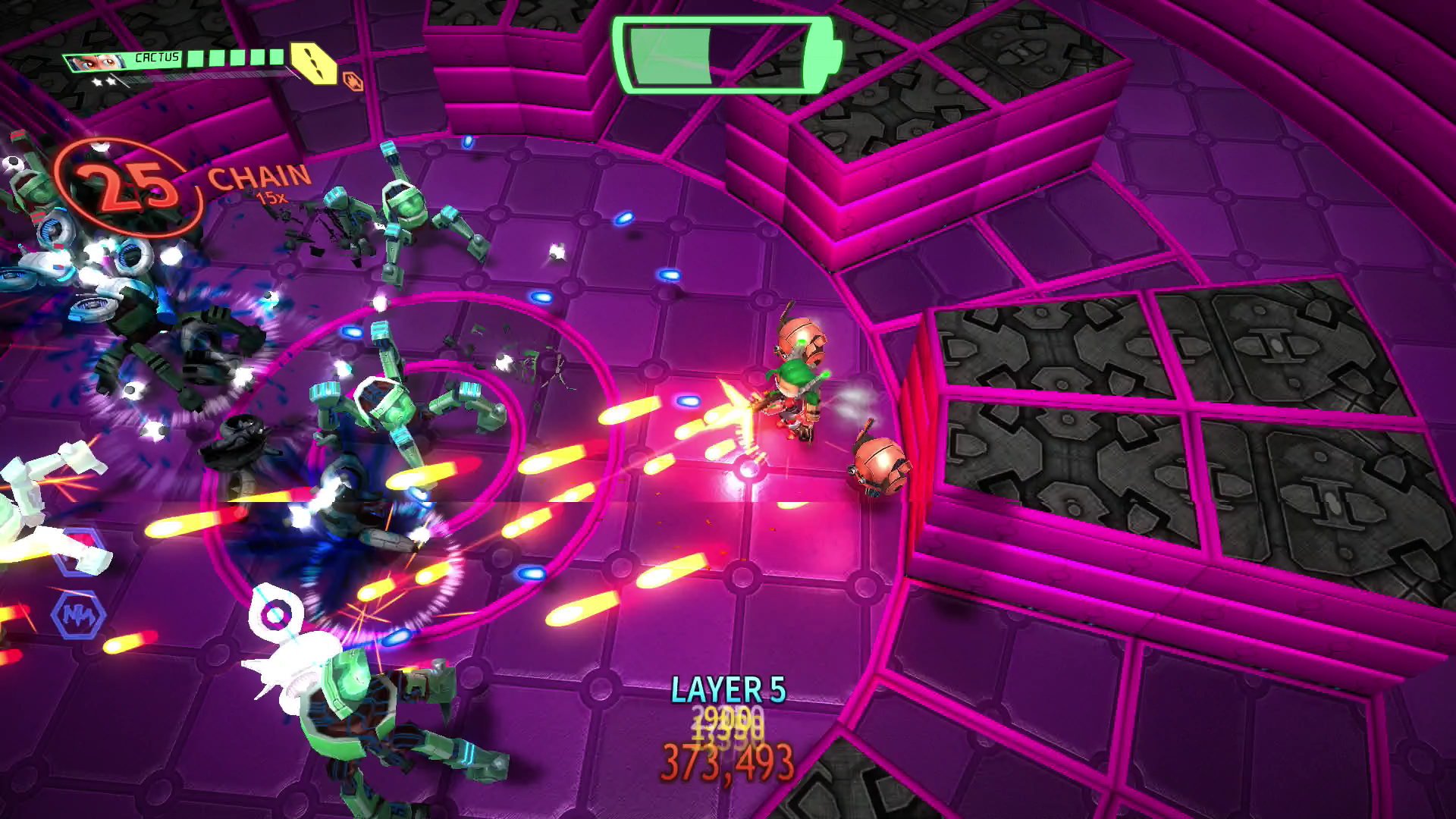The image size is (1456, 819).
Task: Click the small orange secondary weapon icon
Action: coord(353,80)
